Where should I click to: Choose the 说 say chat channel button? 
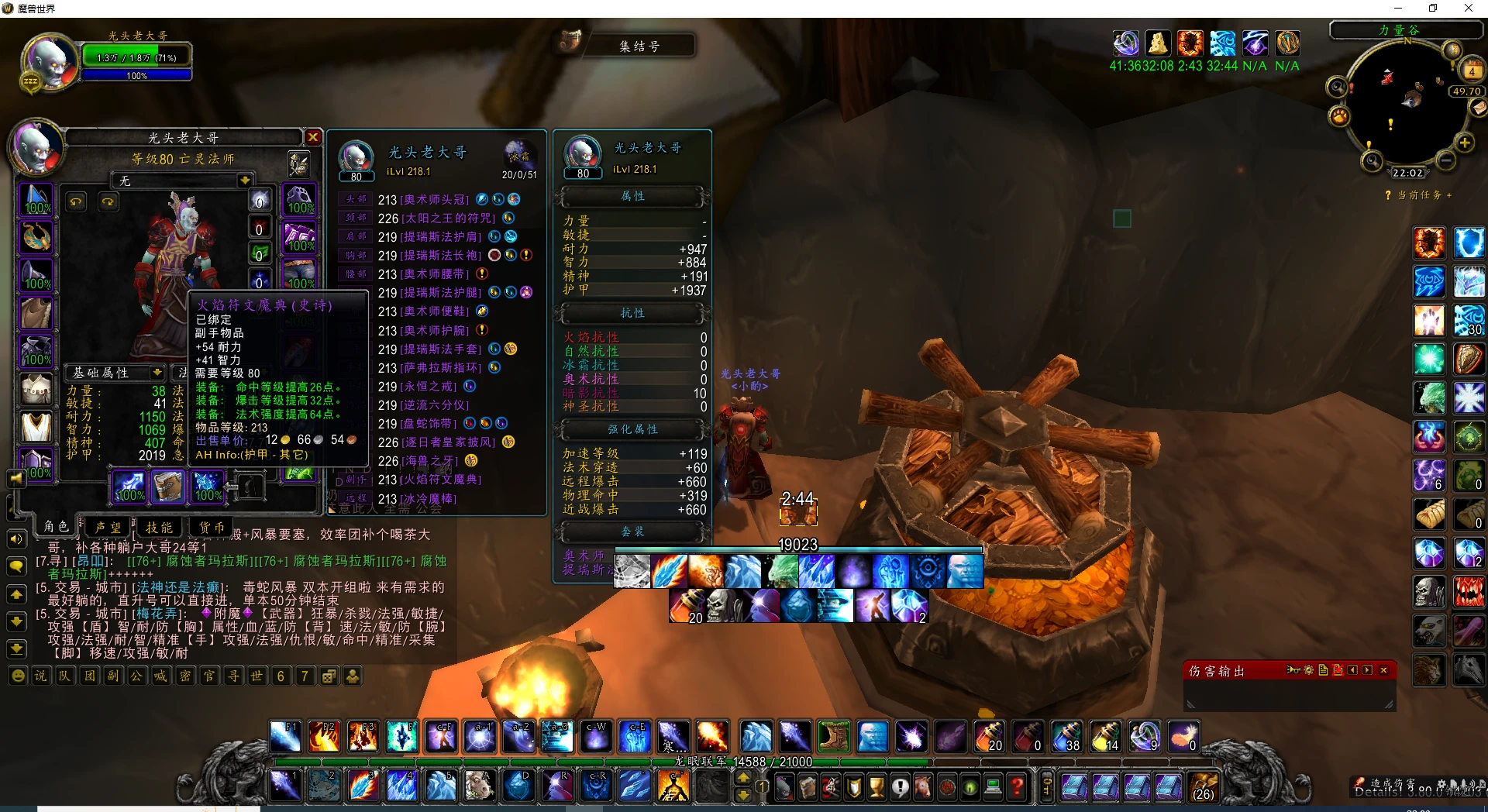40,676
